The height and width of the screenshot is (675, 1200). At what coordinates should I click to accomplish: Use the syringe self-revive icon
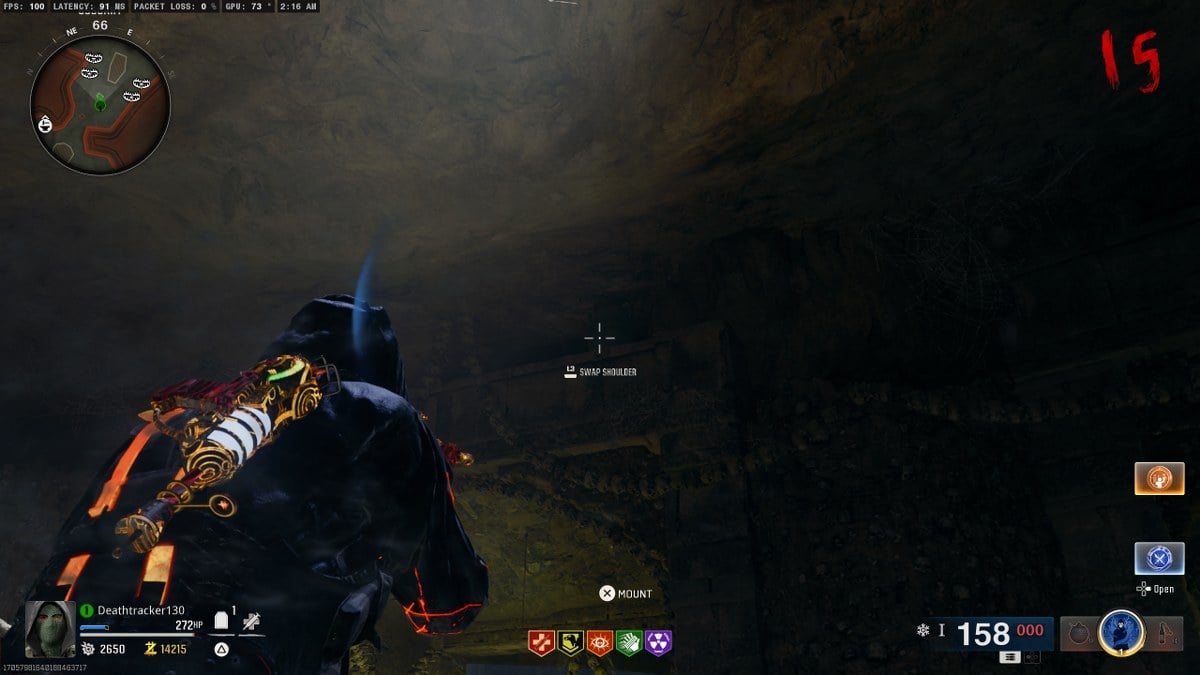pyautogui.click(x=251, y=622)
